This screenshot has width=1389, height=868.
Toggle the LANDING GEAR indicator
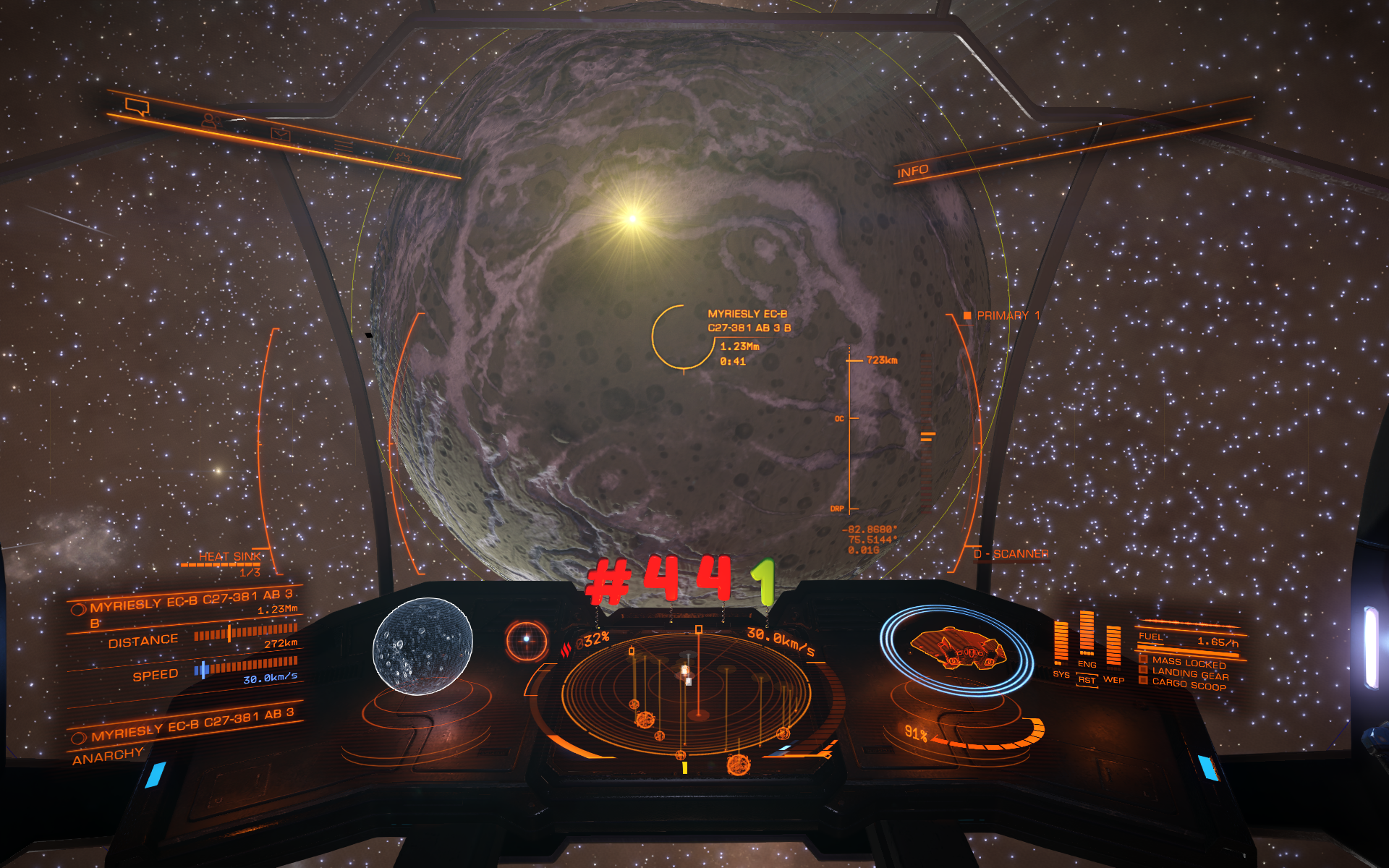click(1189, 674)
